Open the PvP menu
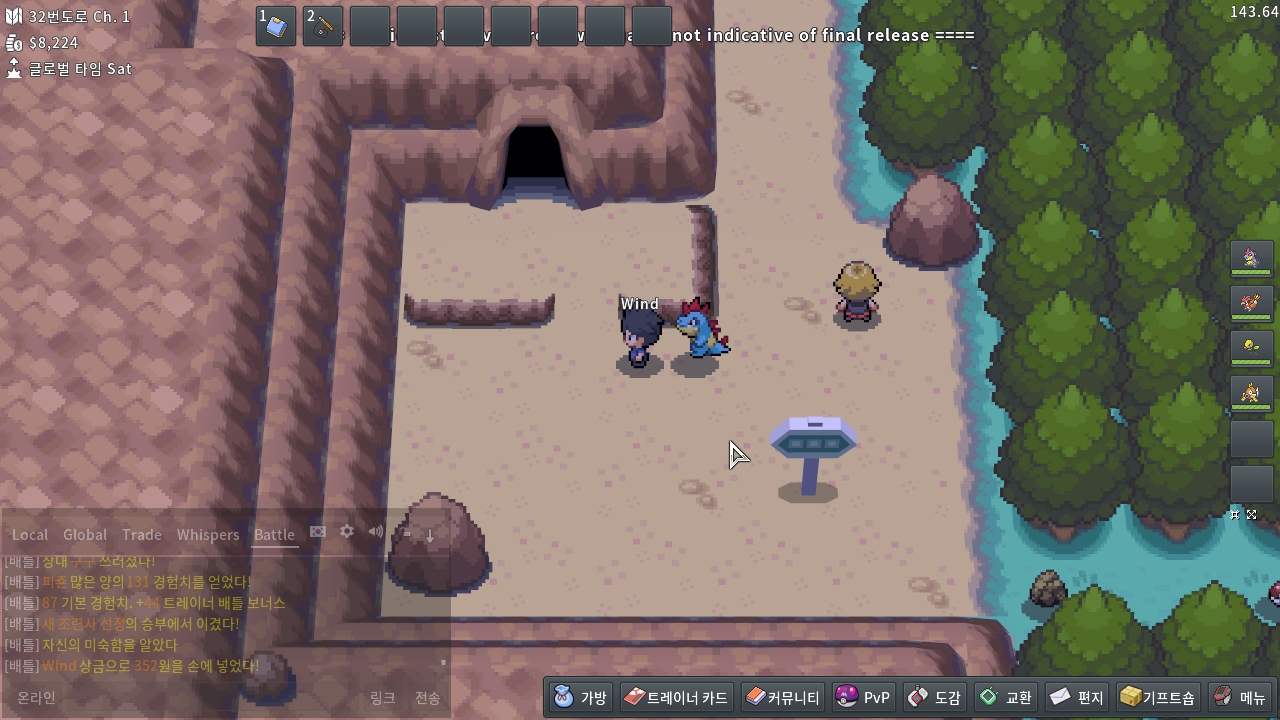 (863, 697)
